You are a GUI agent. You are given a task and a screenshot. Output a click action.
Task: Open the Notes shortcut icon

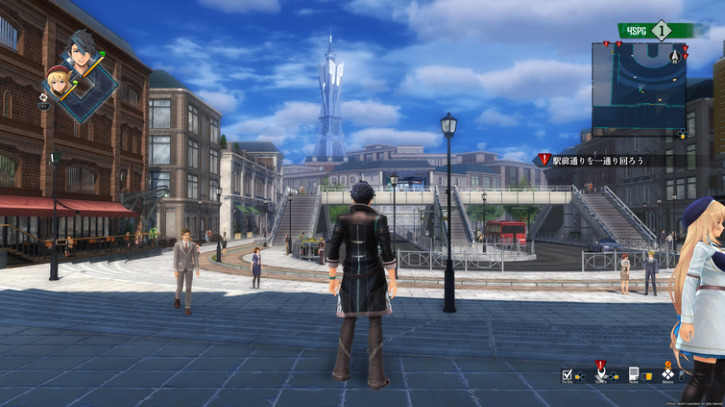[634, 375]
